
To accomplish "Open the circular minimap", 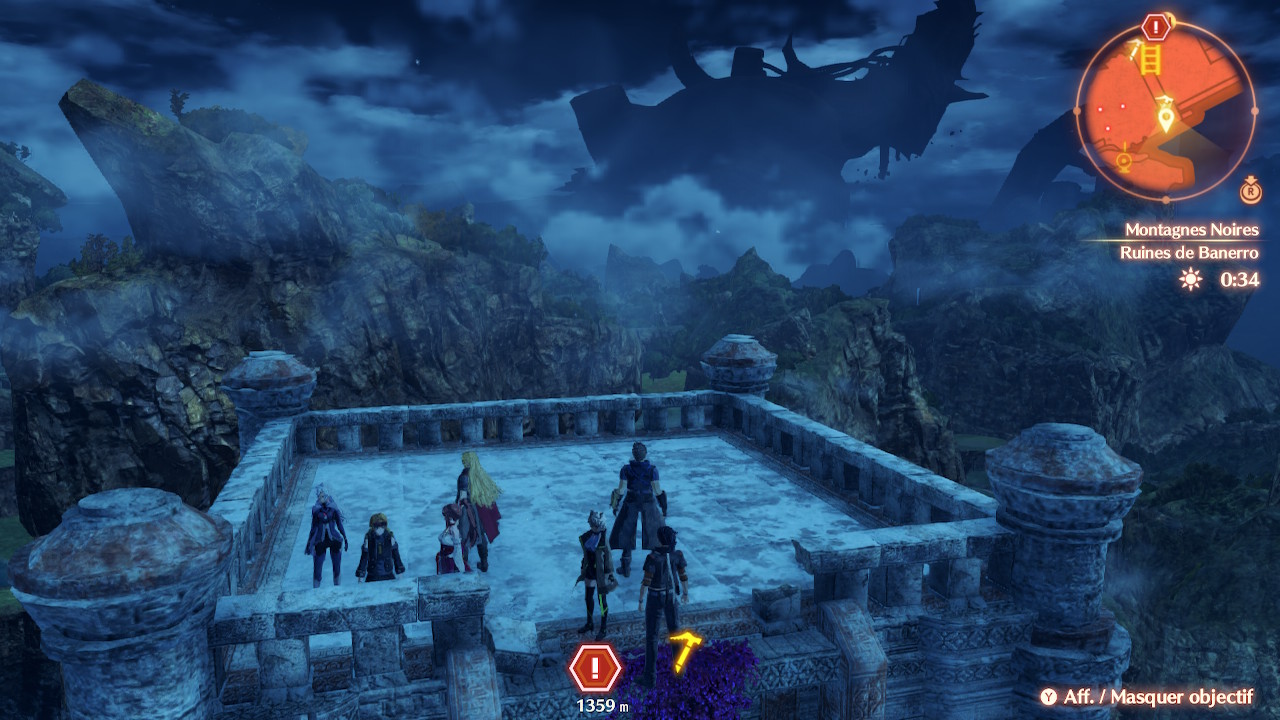I will [x=1166, y=110].
